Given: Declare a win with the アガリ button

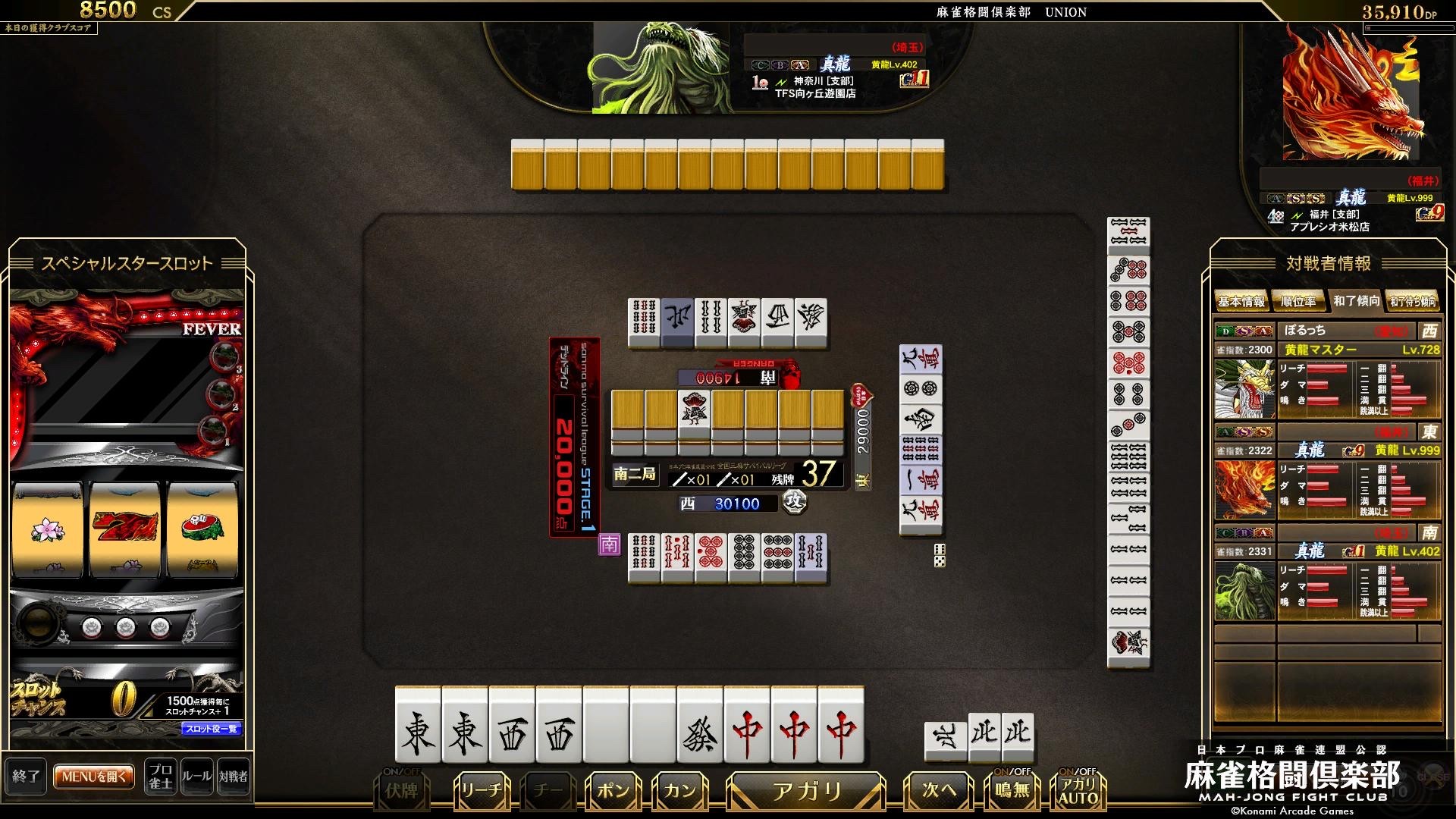Looking at the screenshot, I should coord(806,792).
